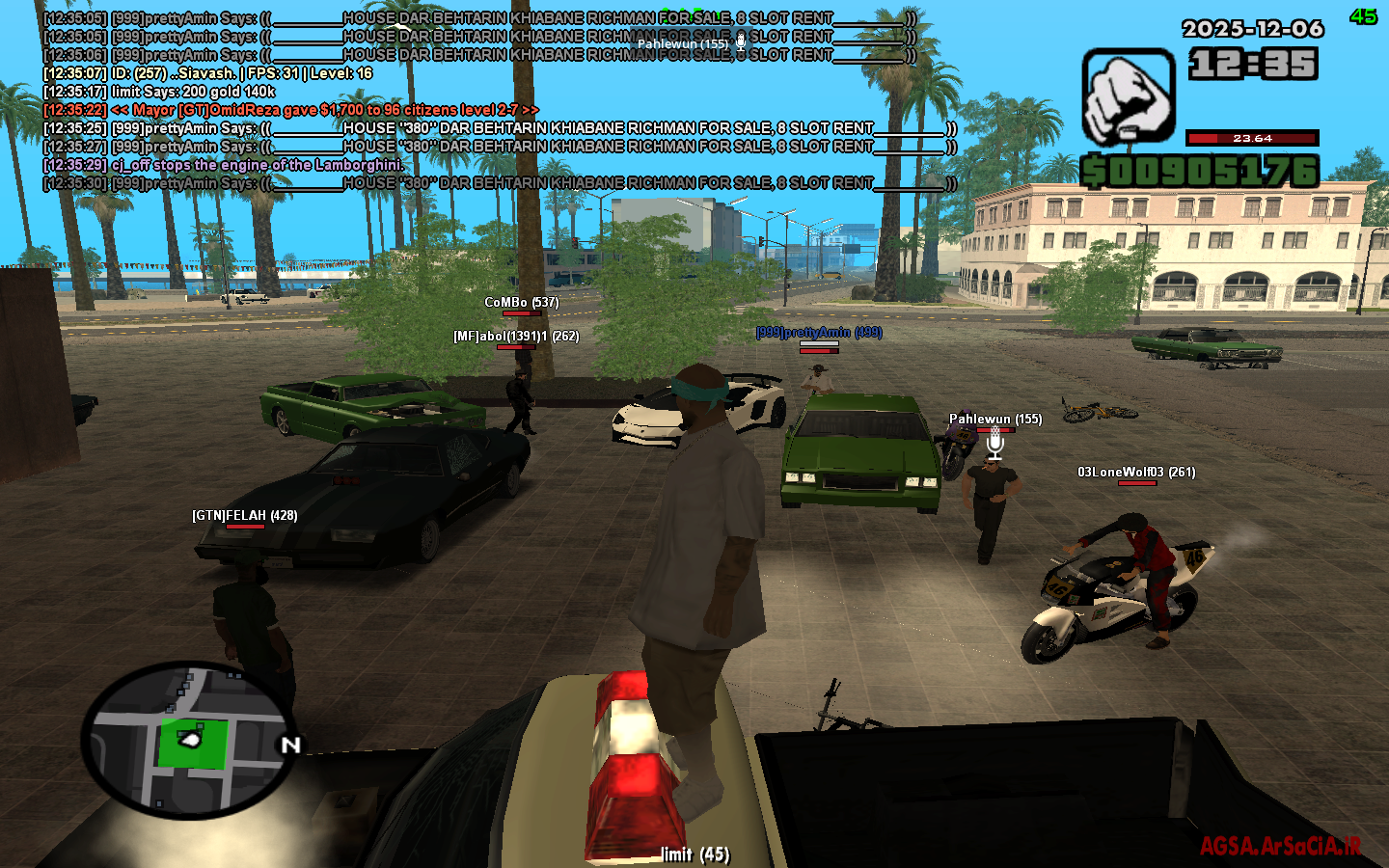Click the limit Says: 200 gold chat line

159,92
